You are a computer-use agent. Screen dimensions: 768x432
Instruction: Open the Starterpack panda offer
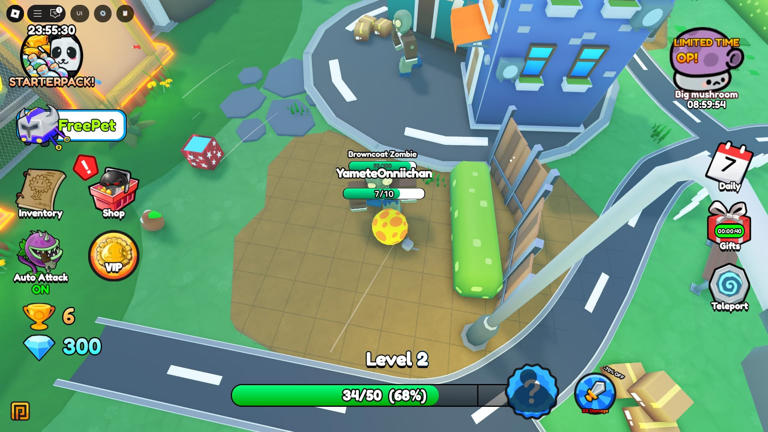tap(51, 60)
